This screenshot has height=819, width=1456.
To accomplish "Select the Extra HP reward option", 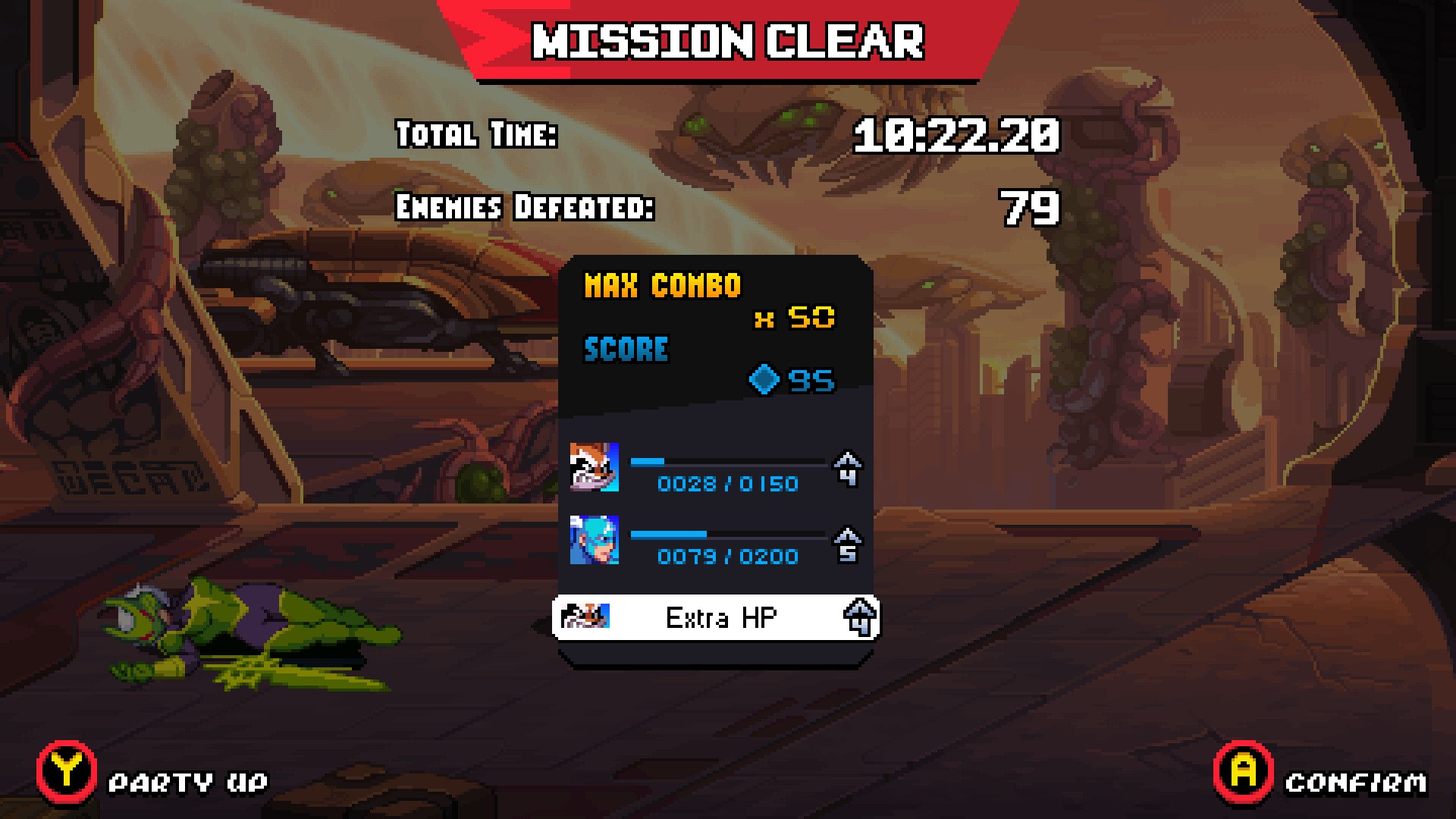I will [717, 618].
